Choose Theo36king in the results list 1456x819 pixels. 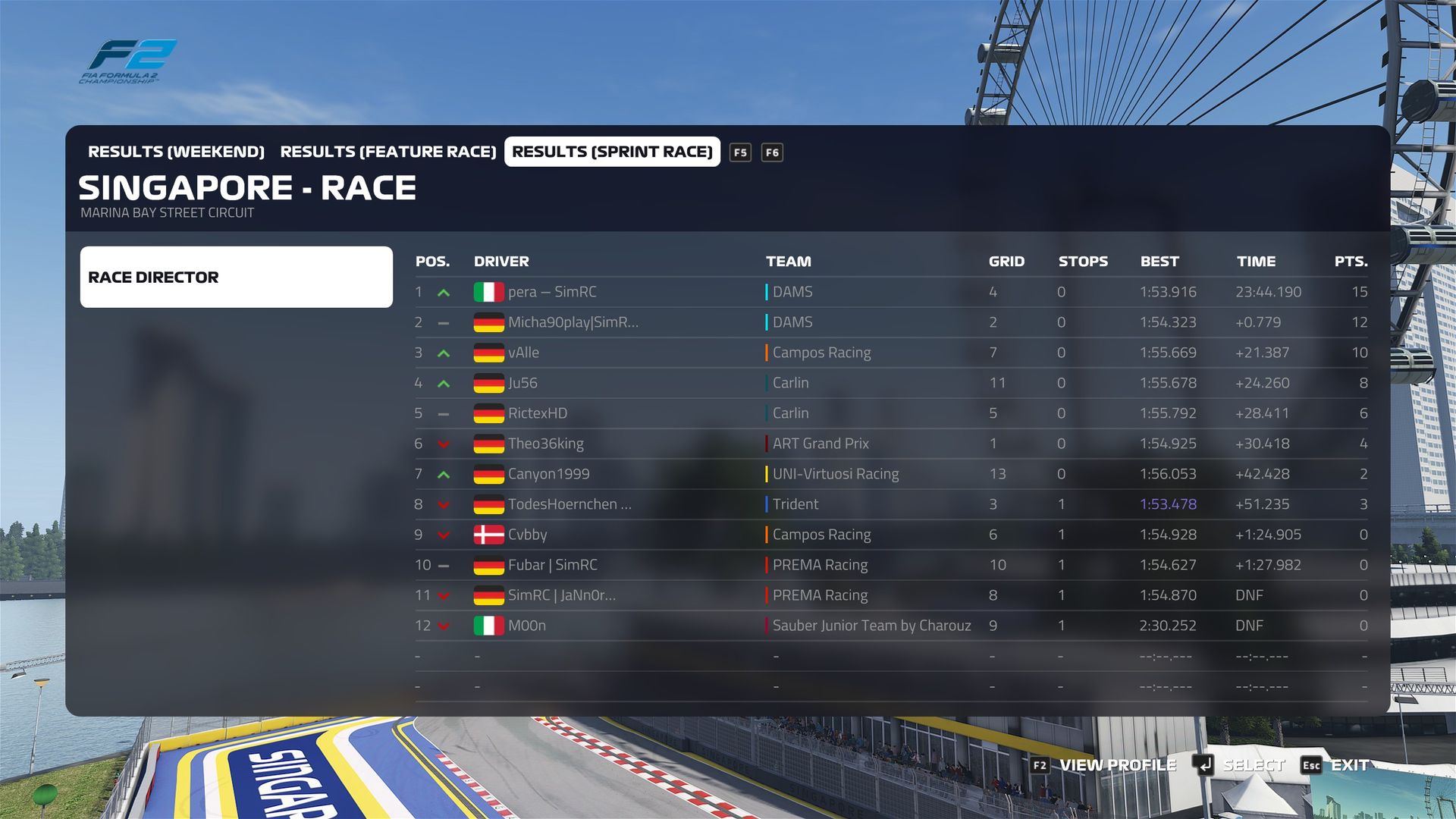coord(545,444)
